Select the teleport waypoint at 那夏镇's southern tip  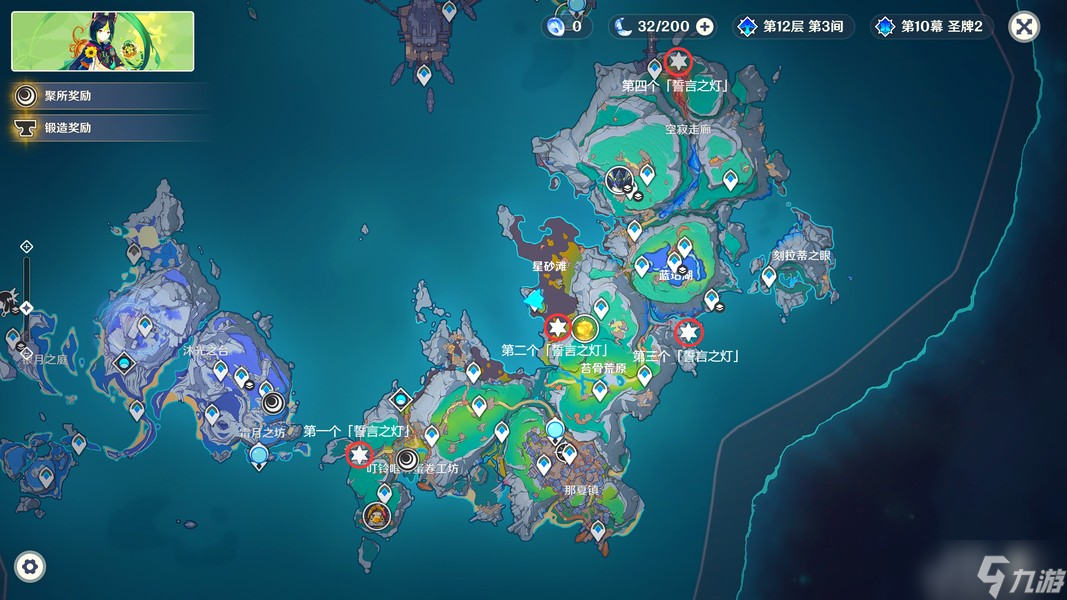(x=597, y=530)
